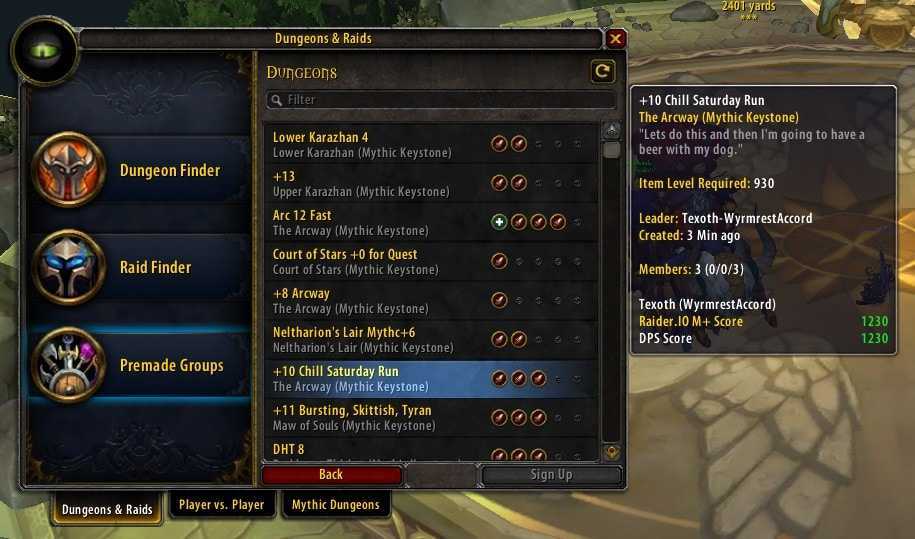Switch to the Player vs. Player tab
The width and height of the screenshot is (915, 539).
[x=221, y=505]
